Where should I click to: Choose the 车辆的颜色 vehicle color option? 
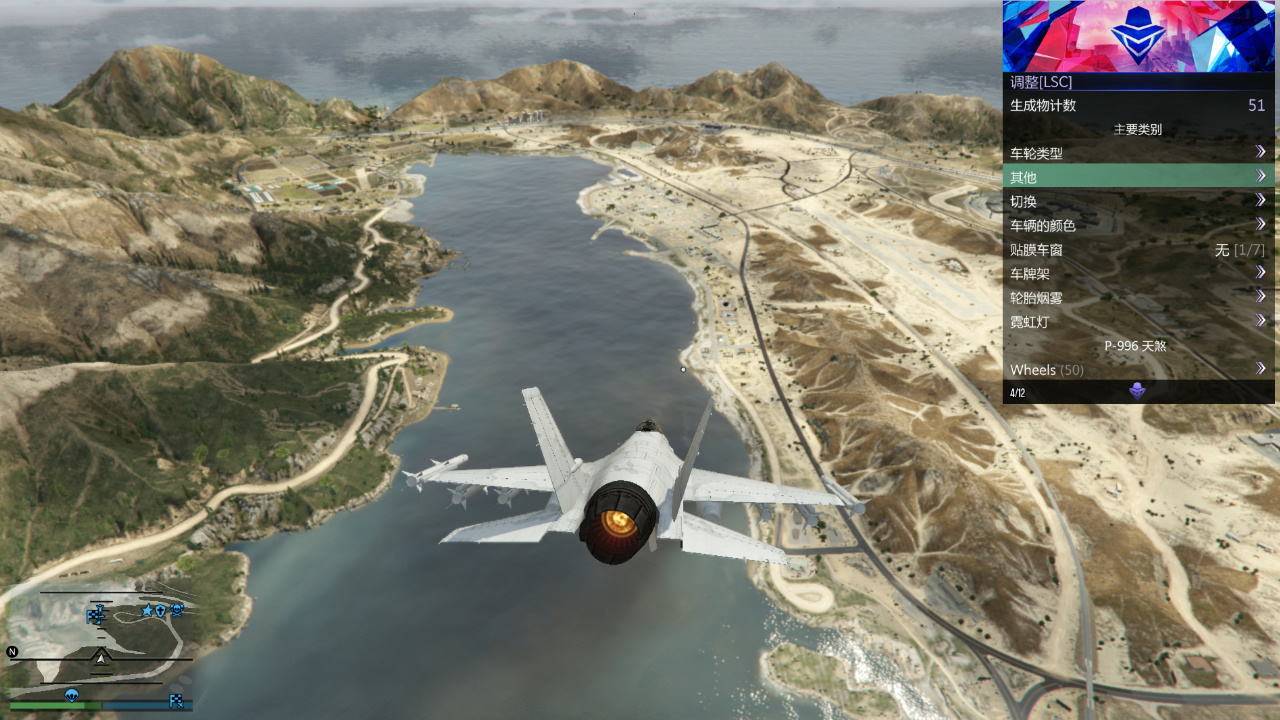tap(1138, 225)
